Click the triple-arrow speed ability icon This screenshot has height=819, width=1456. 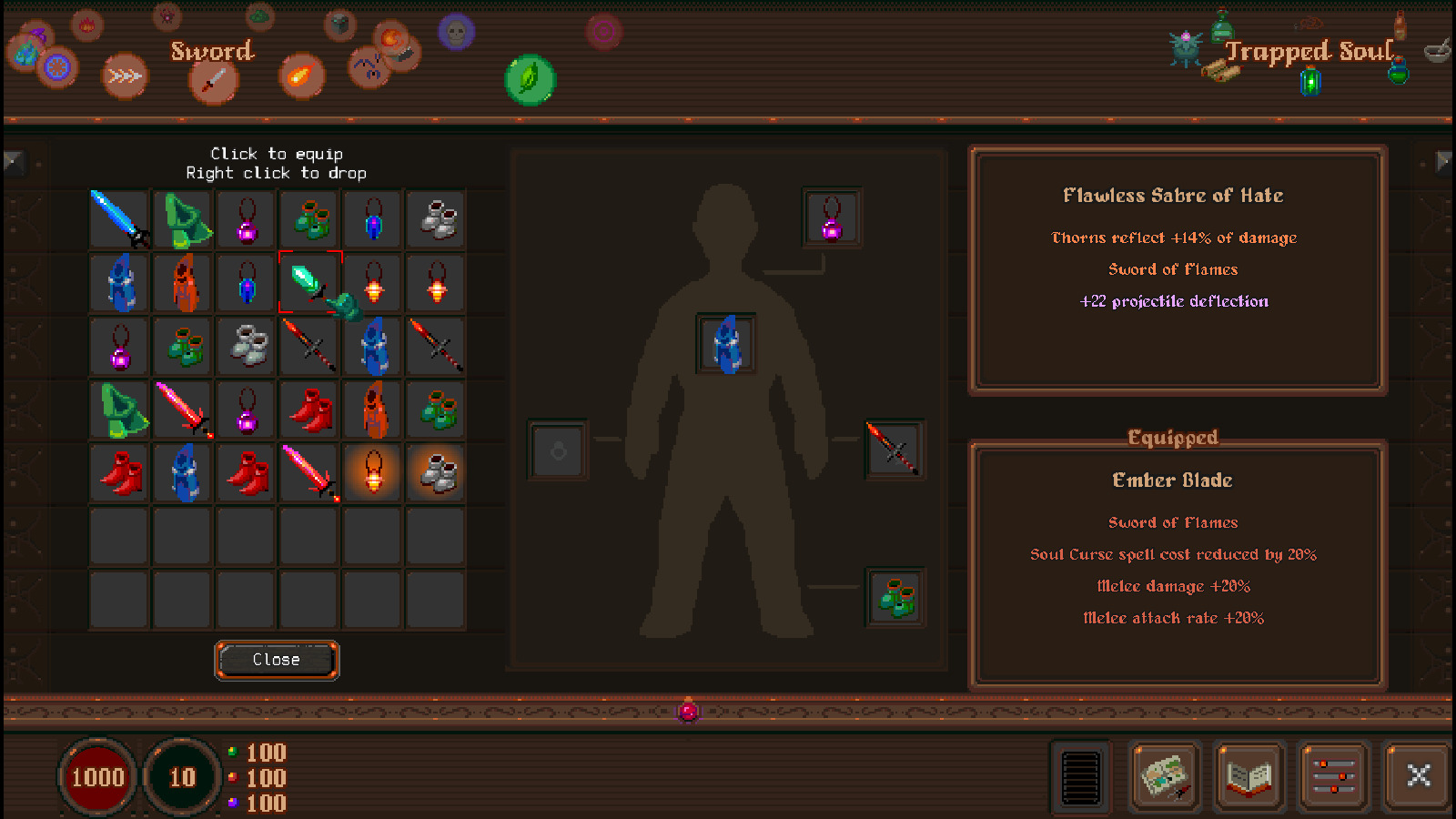click(x=125, y=75)
